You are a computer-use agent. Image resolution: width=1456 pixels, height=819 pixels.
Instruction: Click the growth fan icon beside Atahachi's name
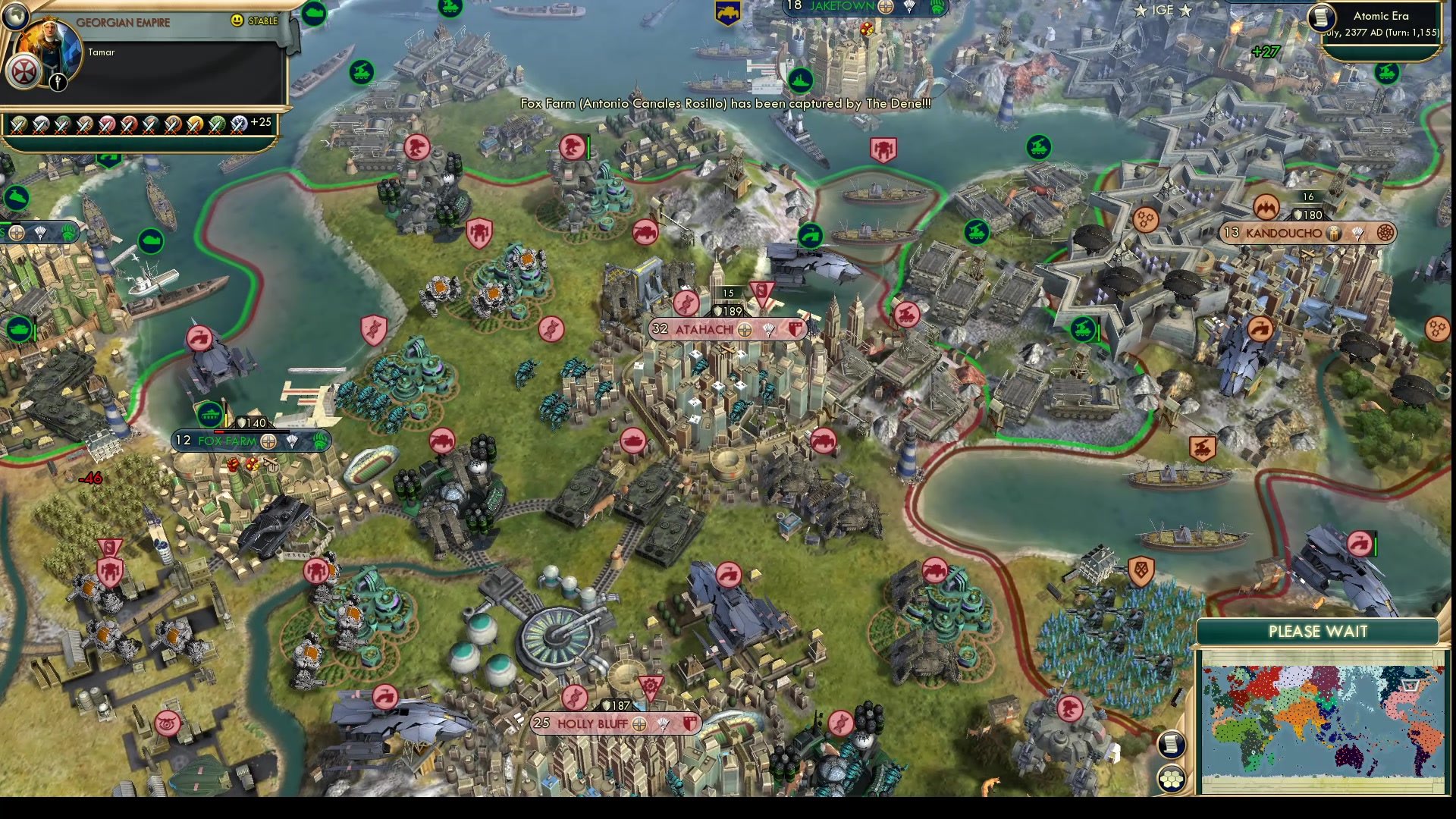coord(769,331)
